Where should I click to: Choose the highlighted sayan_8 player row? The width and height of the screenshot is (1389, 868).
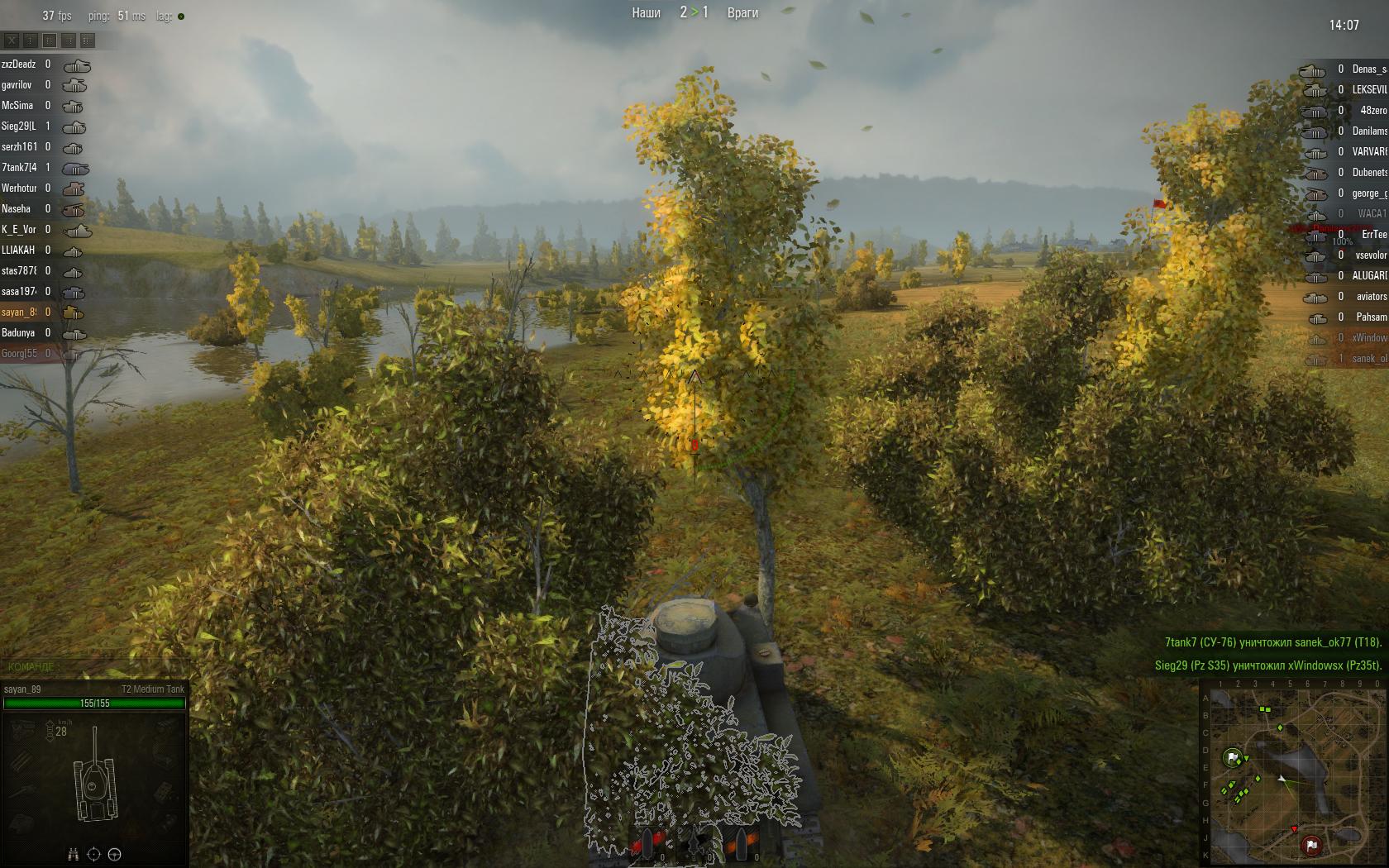(x=19, y=312)
